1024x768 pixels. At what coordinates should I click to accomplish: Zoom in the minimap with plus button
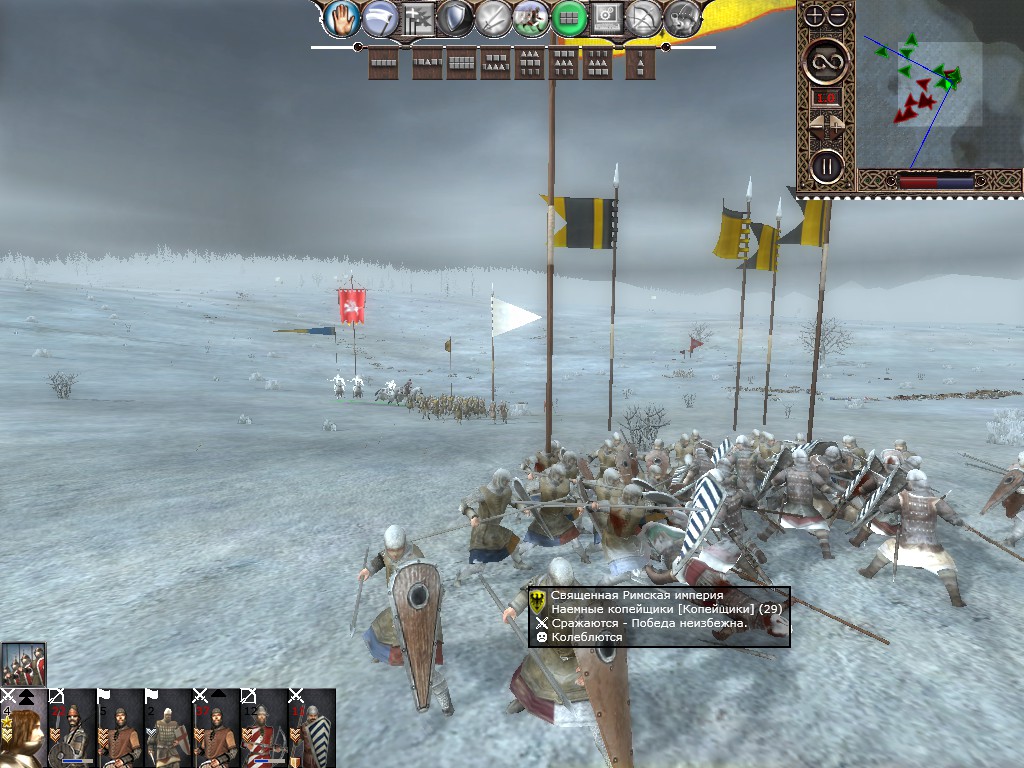click(x=816, y=15)
